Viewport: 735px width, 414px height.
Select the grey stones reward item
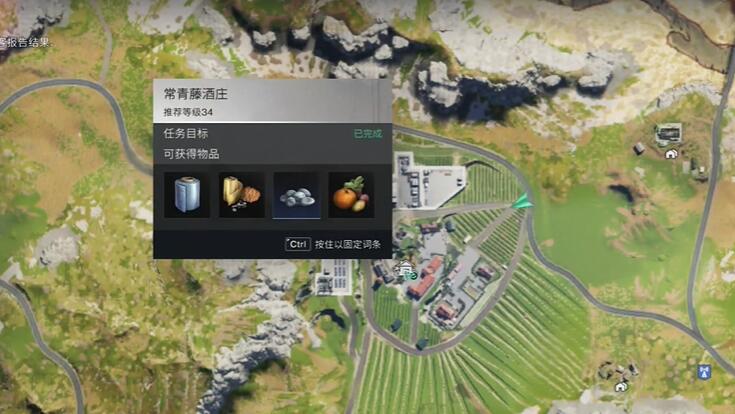coord(296,195)
